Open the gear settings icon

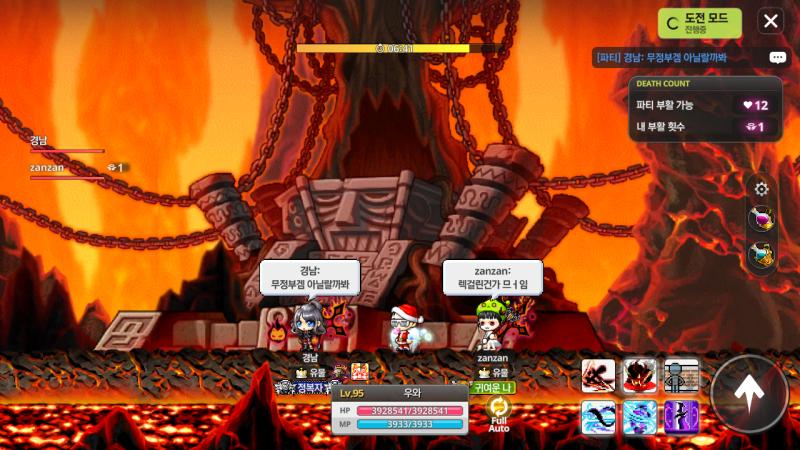(x=762, y=189)
